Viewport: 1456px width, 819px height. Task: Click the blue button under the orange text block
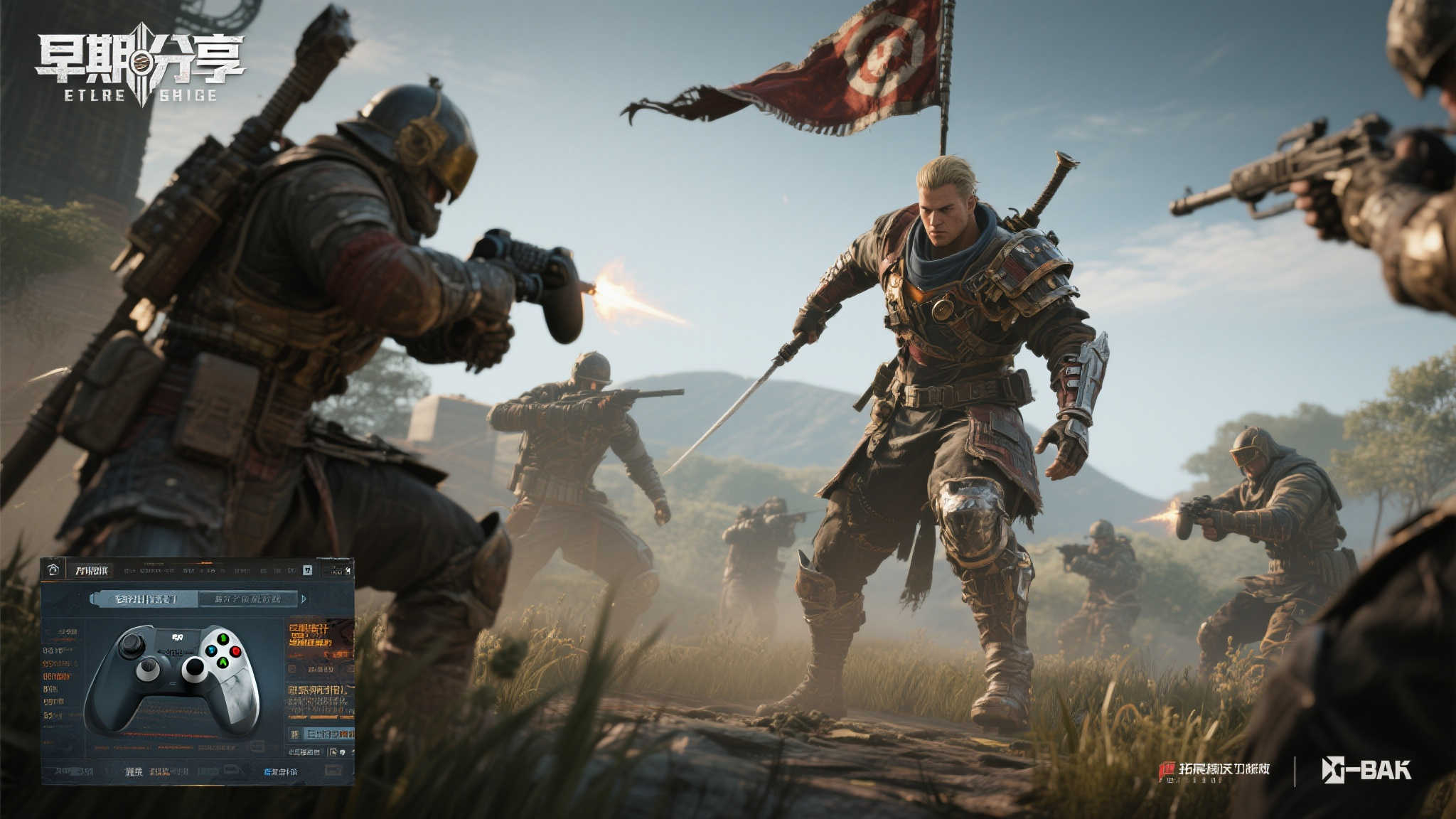click(327, 733)
